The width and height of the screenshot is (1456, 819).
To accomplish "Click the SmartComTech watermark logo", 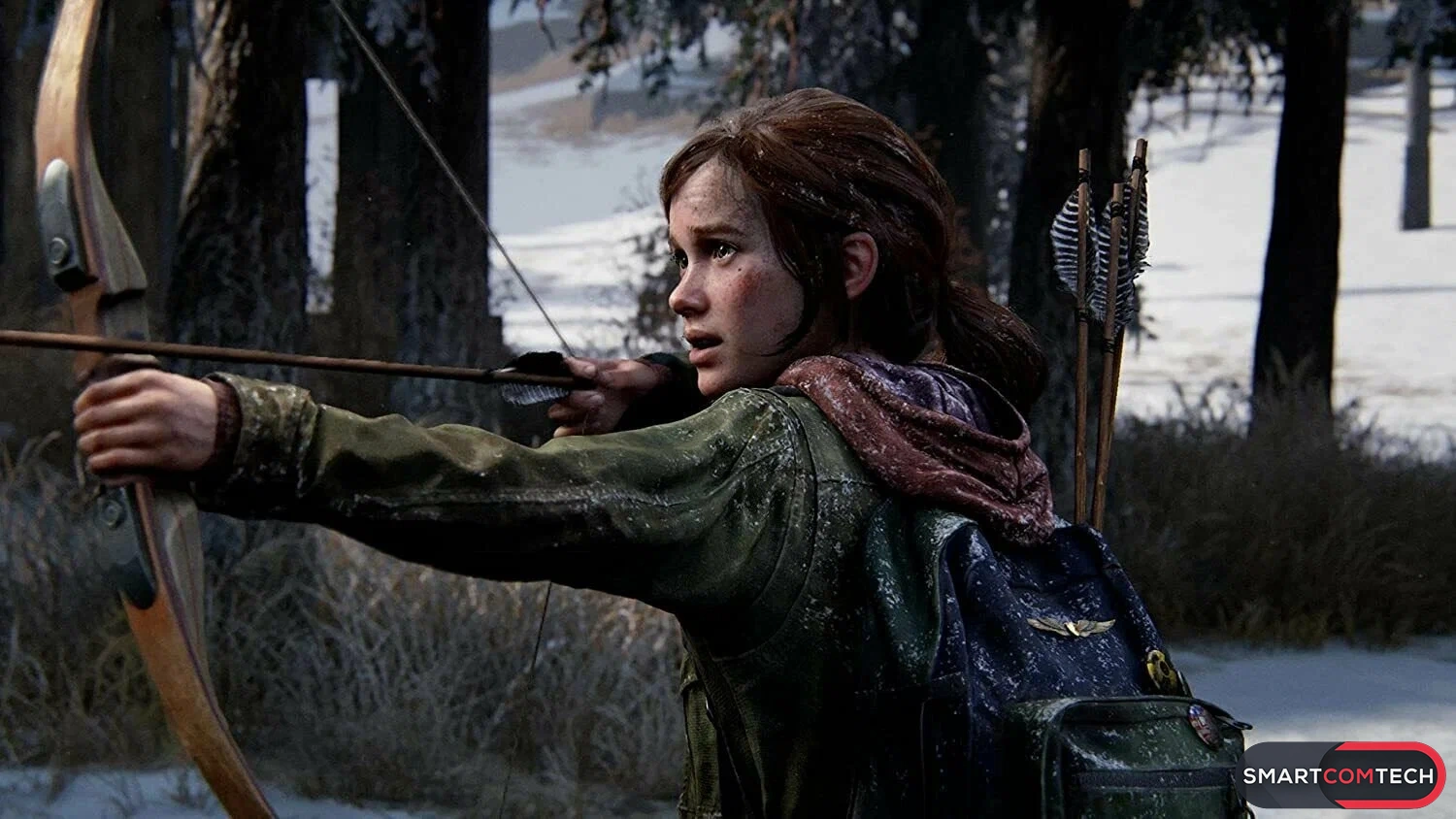I will click(x=1343, y=775).
